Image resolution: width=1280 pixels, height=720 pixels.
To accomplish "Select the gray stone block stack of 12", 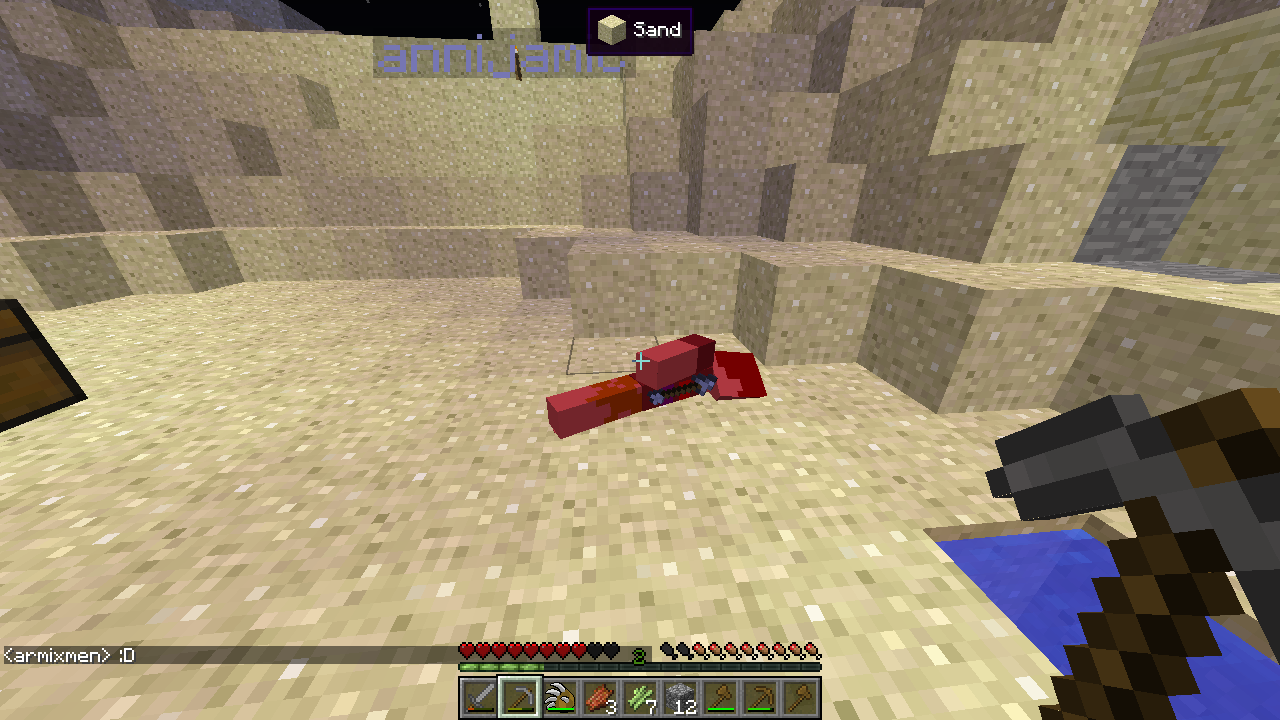I will click(x=680, y=697).
